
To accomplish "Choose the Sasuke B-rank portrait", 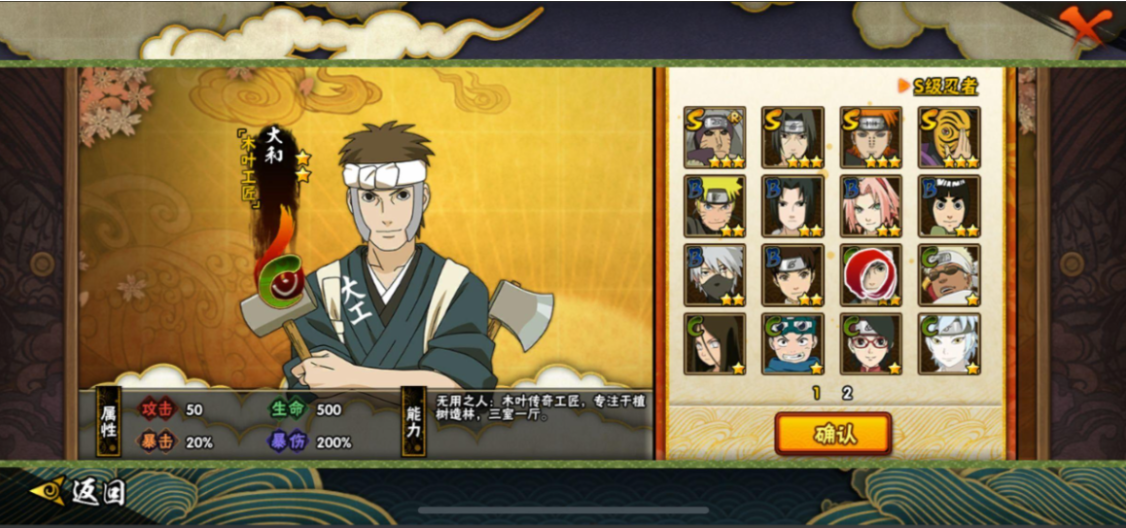I will [792, 206].
